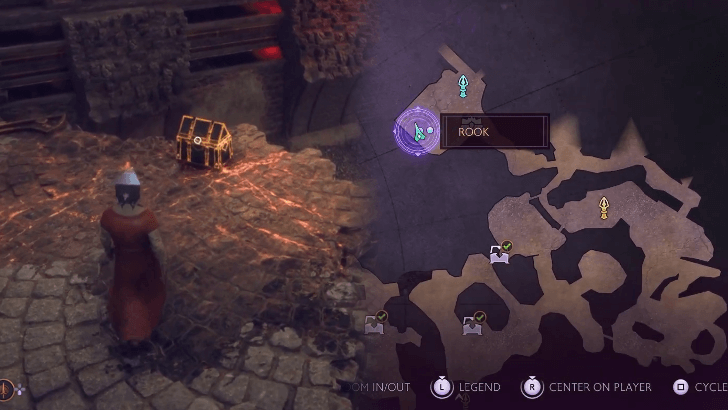The image size is (728, 410).
Task: Click the teal crystal map marker
Action: (463, 86)
